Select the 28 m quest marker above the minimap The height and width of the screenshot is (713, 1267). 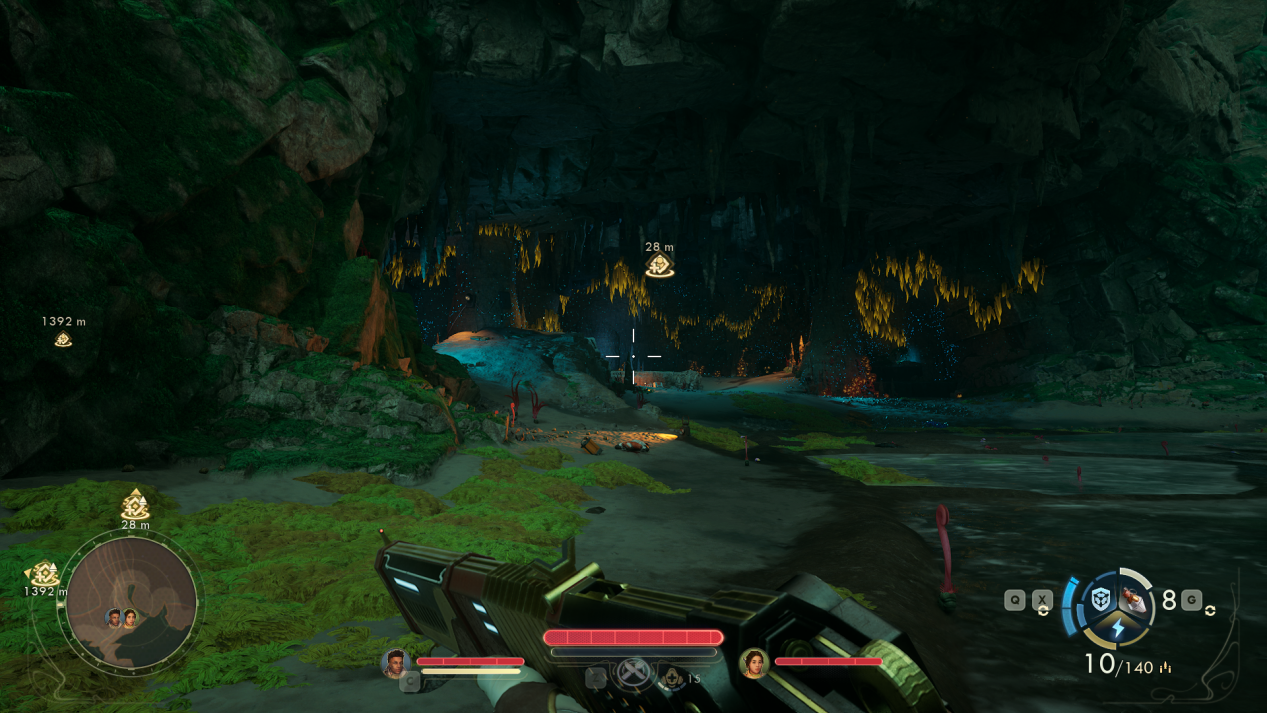(135, 504)
